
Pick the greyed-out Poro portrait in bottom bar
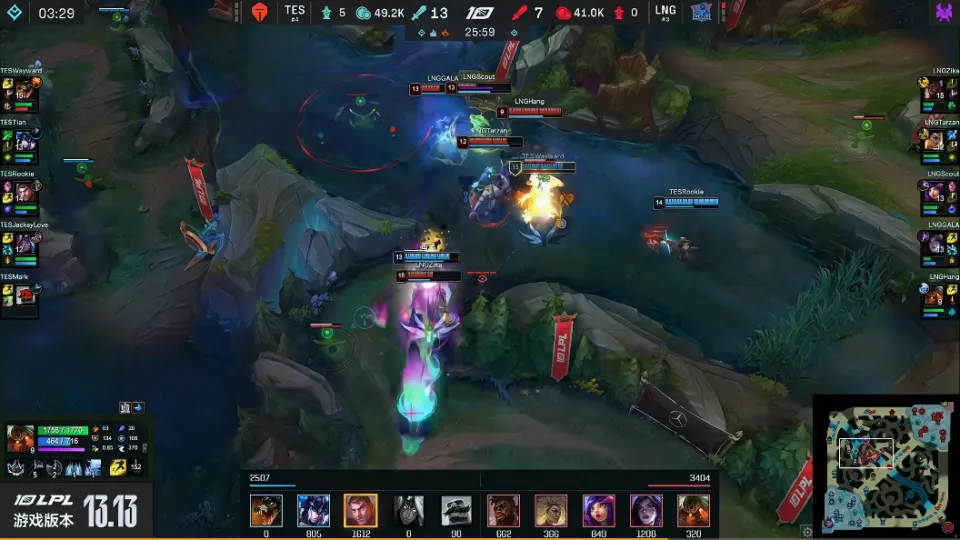tap(456, 510)
